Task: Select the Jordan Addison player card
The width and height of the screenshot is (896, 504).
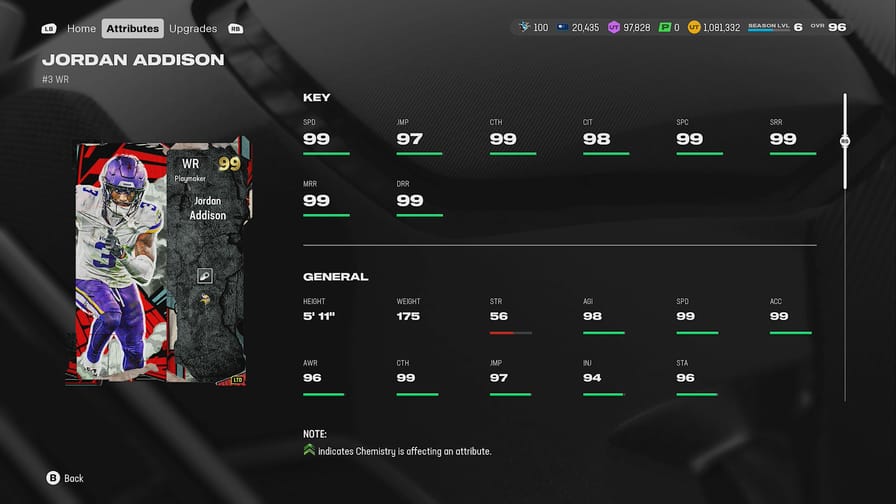Action: [164, 261]
